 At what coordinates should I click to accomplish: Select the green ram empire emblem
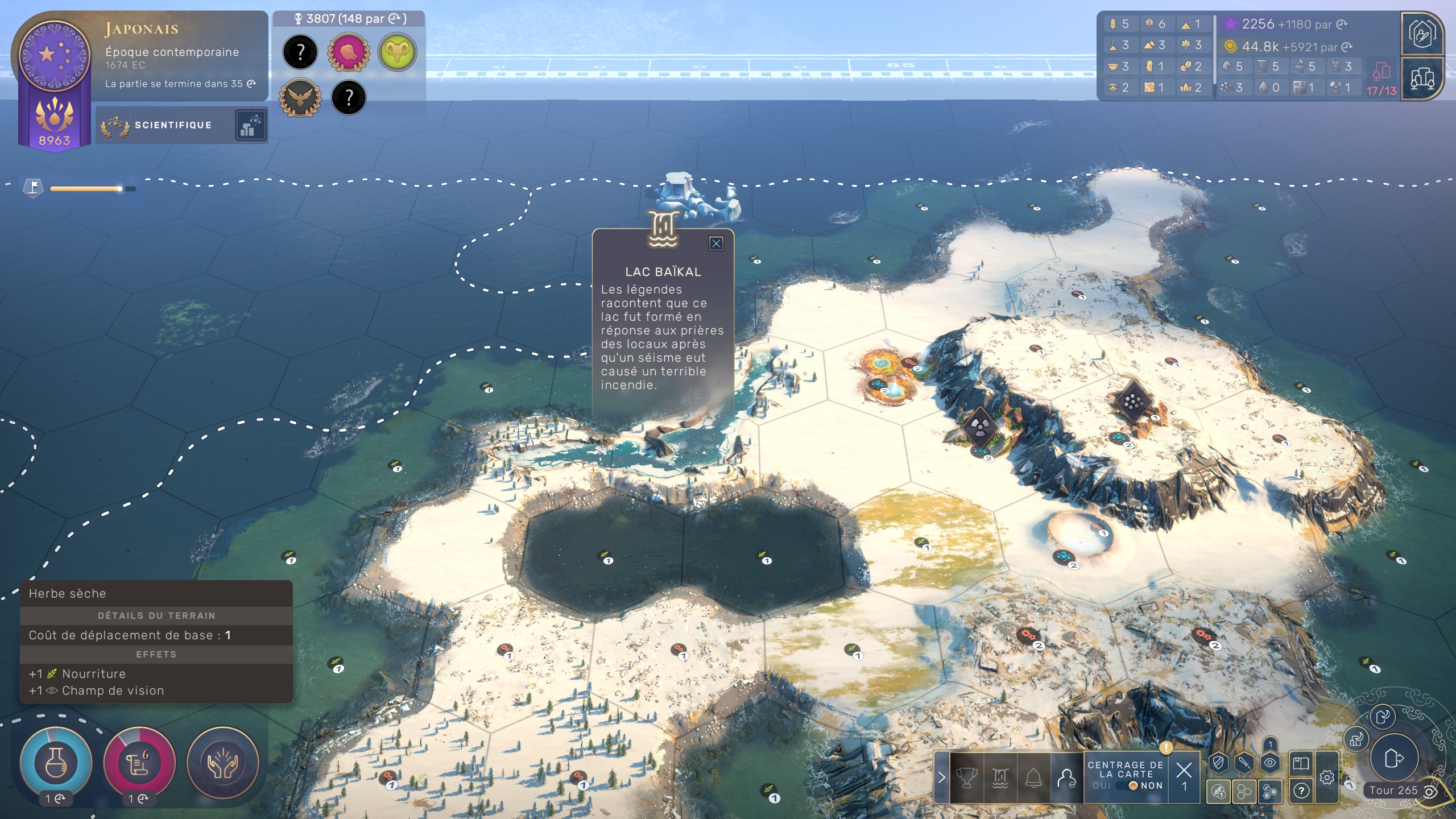[397, 52]
